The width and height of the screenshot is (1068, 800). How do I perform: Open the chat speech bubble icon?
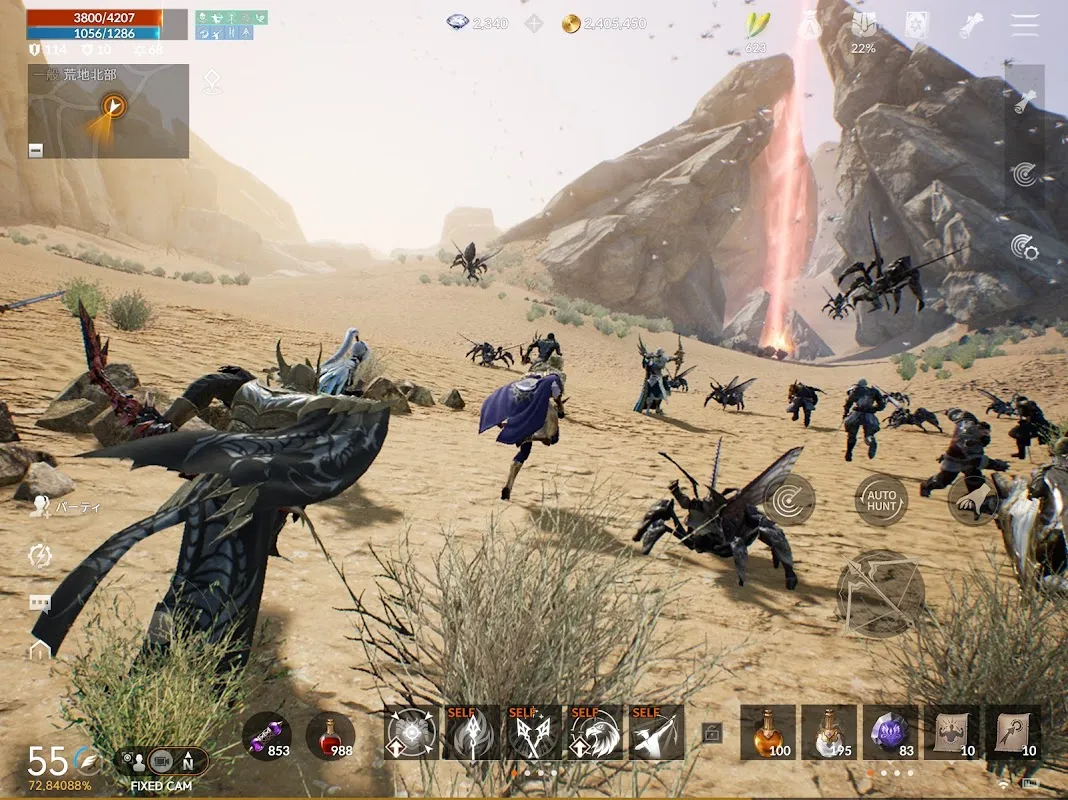tap(40, 603)
